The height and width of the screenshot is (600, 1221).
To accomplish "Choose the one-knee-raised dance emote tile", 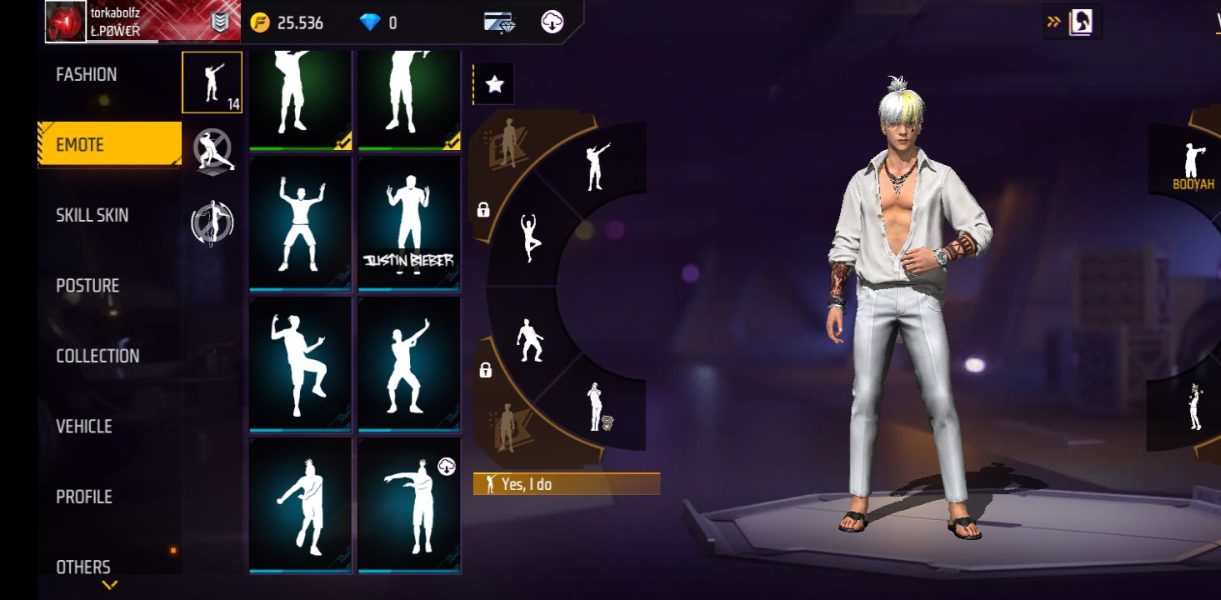I will [299, 363].
